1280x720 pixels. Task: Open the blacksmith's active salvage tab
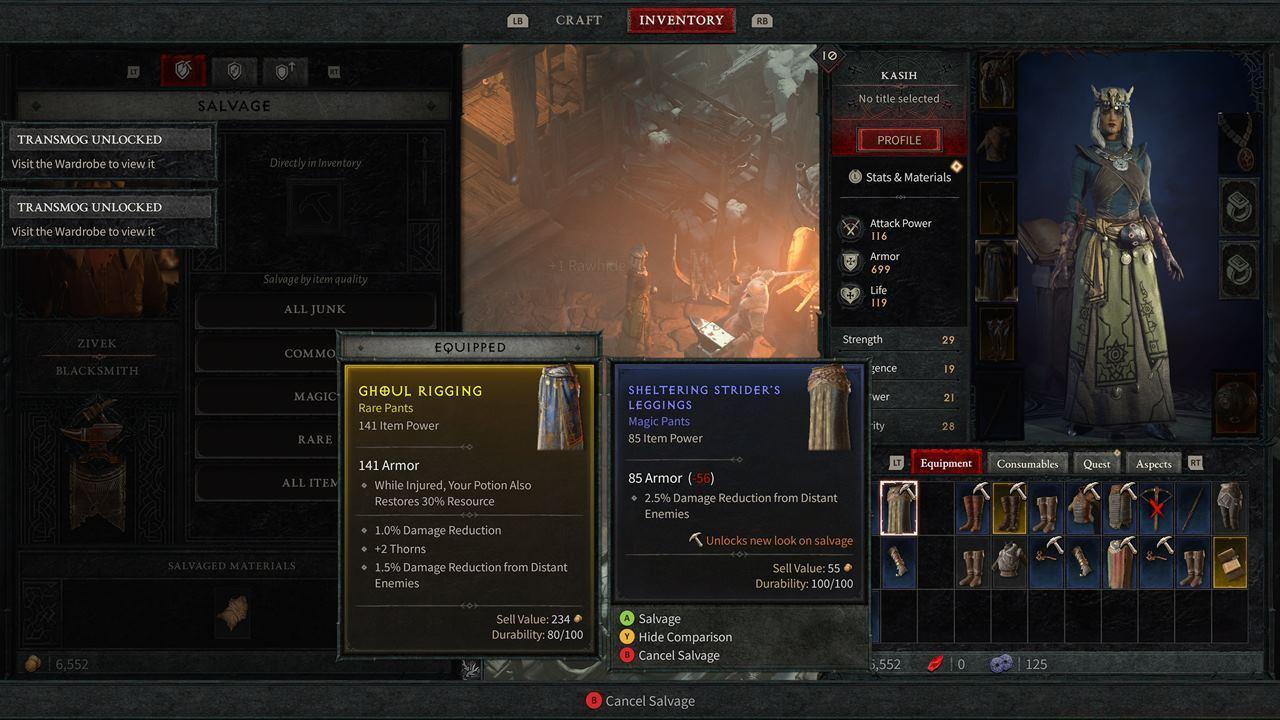183,71
